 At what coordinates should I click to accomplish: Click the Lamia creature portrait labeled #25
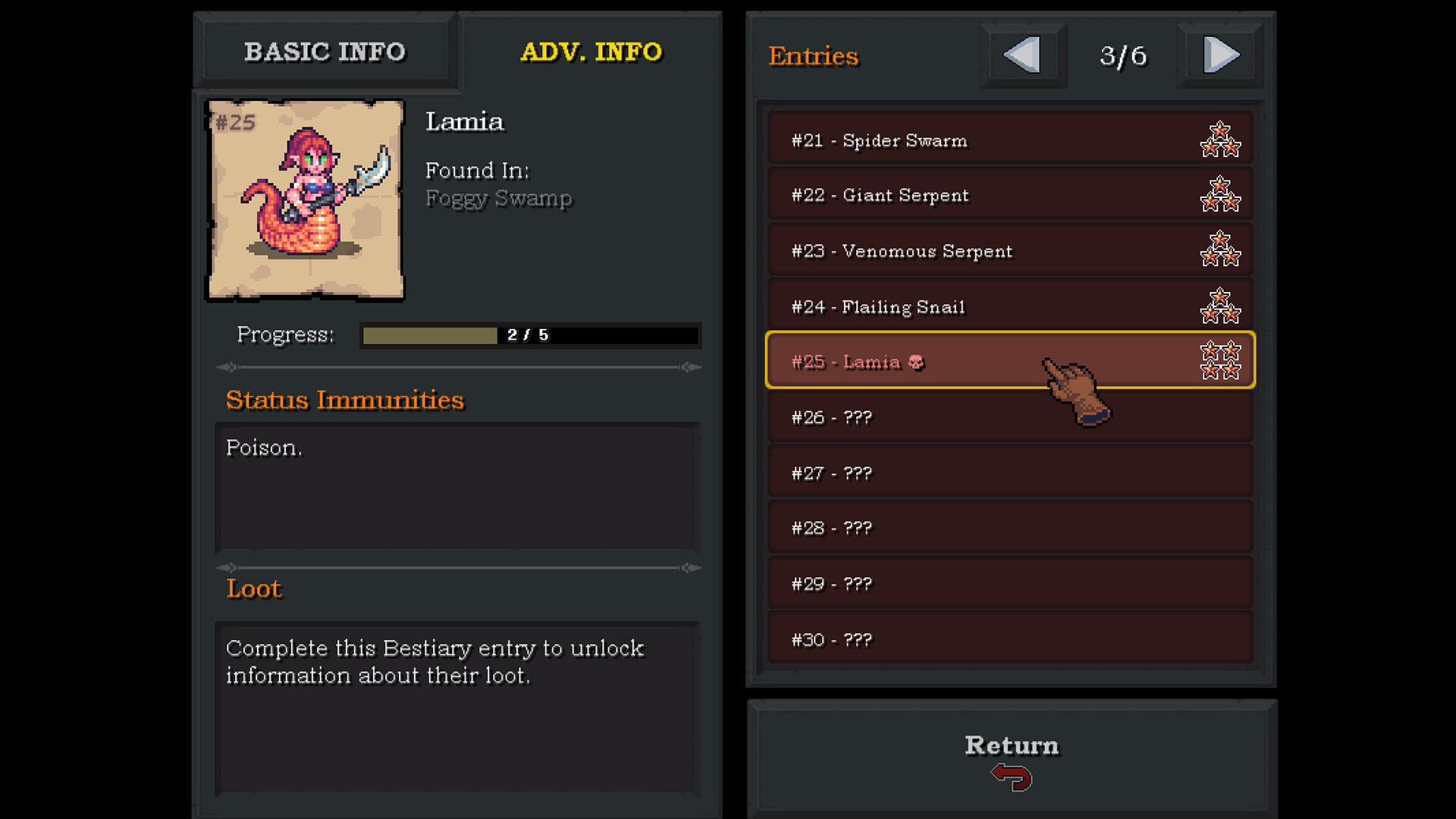point(306,199)
